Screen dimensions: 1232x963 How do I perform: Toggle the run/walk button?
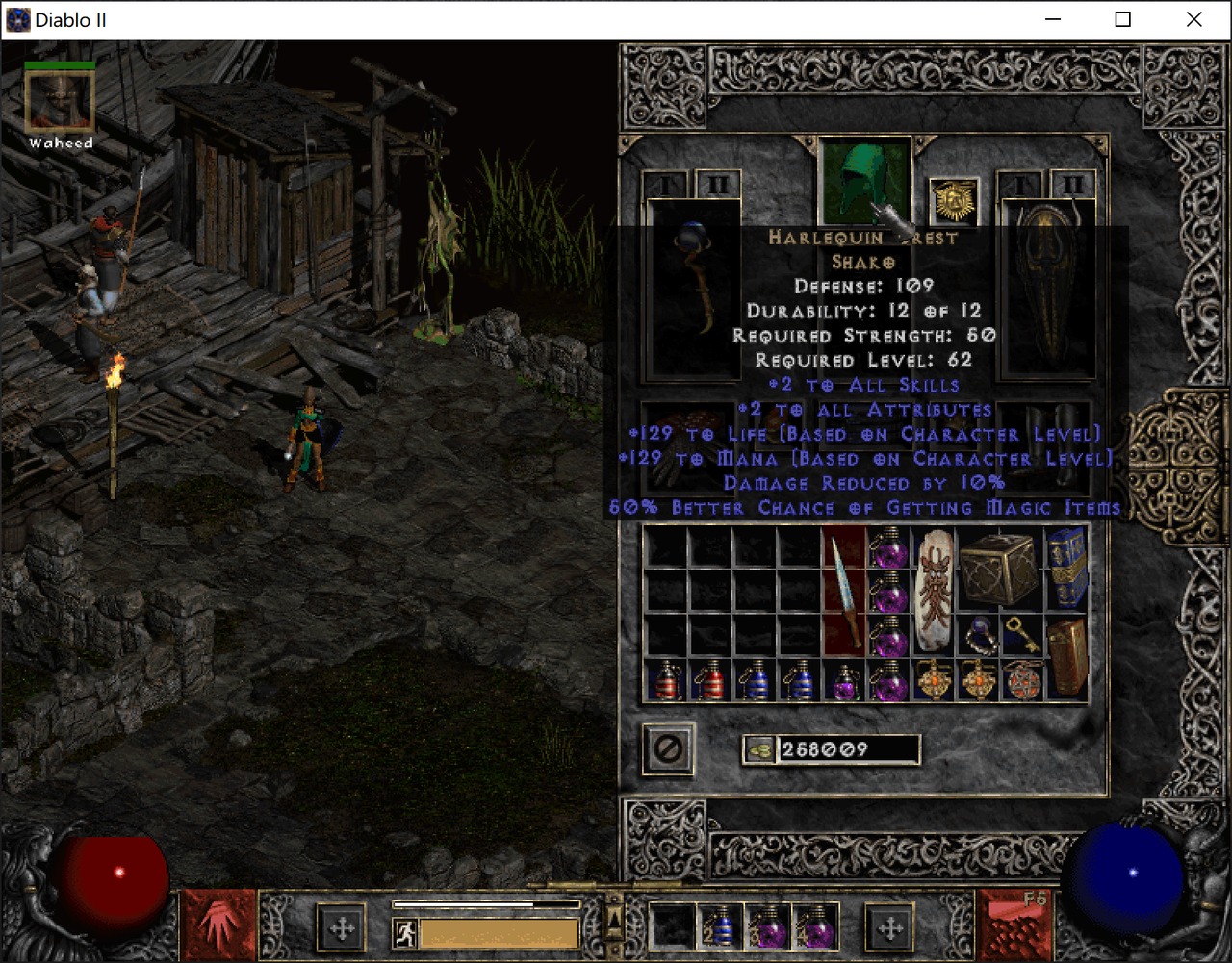pos(405,932)
